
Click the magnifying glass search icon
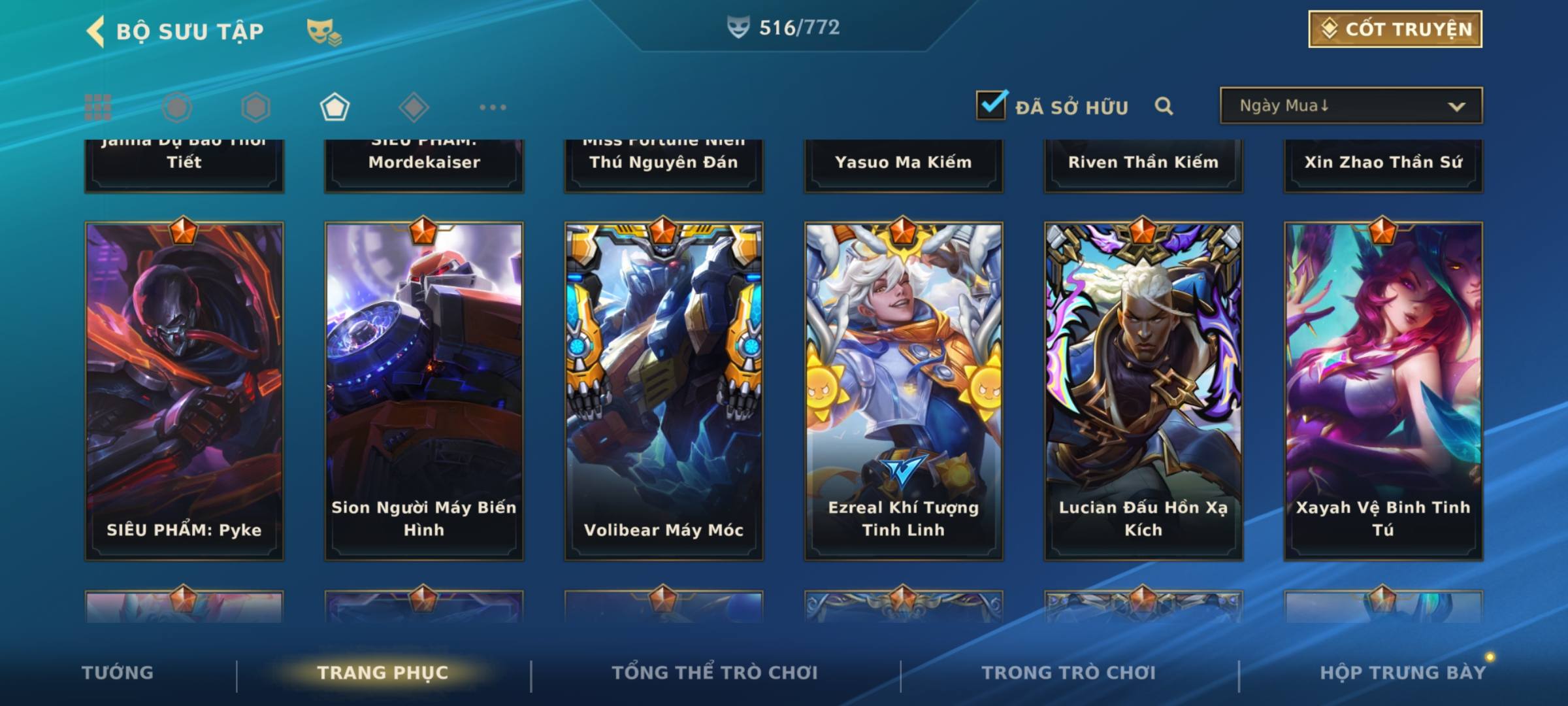point(1164,106)
